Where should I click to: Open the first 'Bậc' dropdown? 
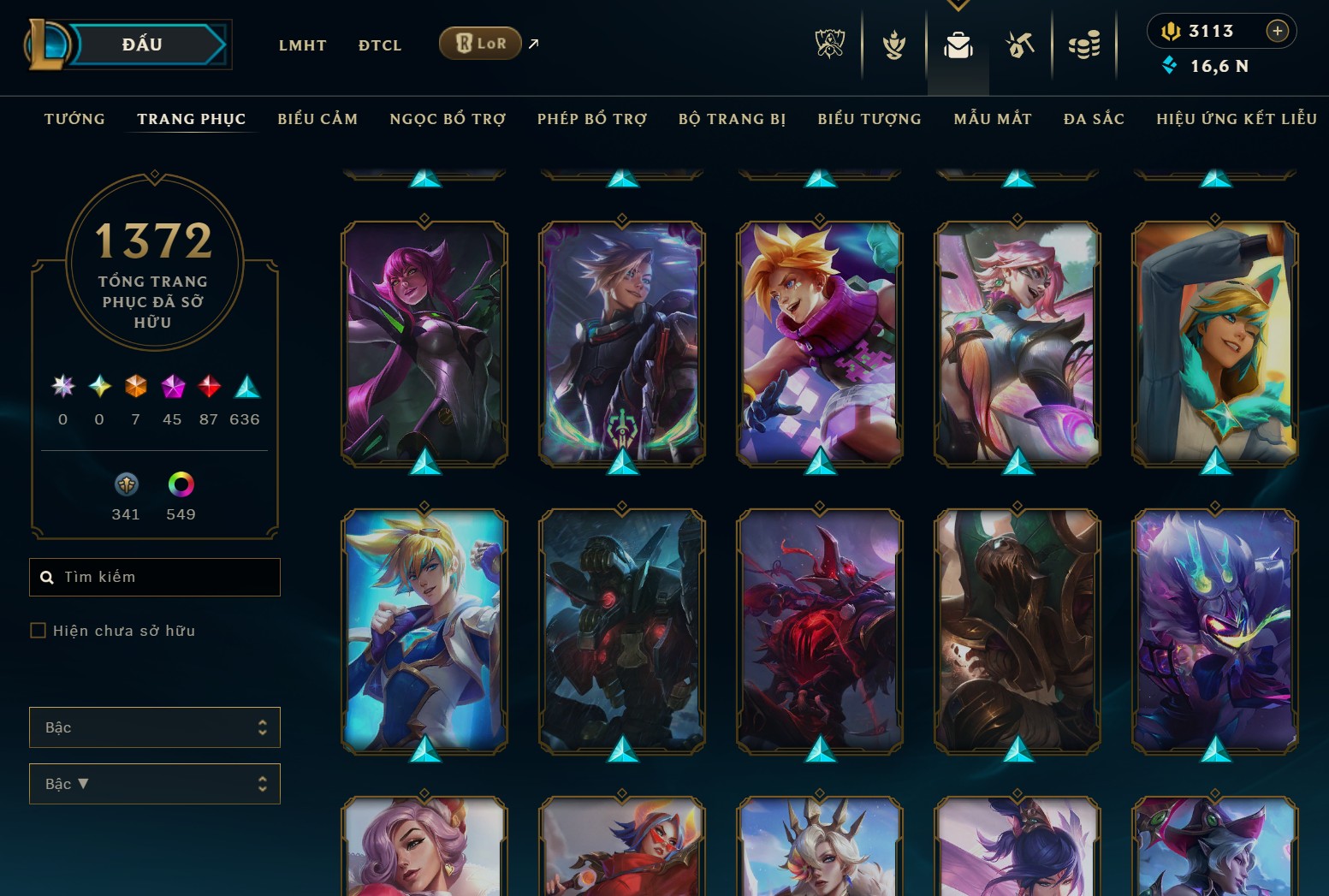coord(155,727)
